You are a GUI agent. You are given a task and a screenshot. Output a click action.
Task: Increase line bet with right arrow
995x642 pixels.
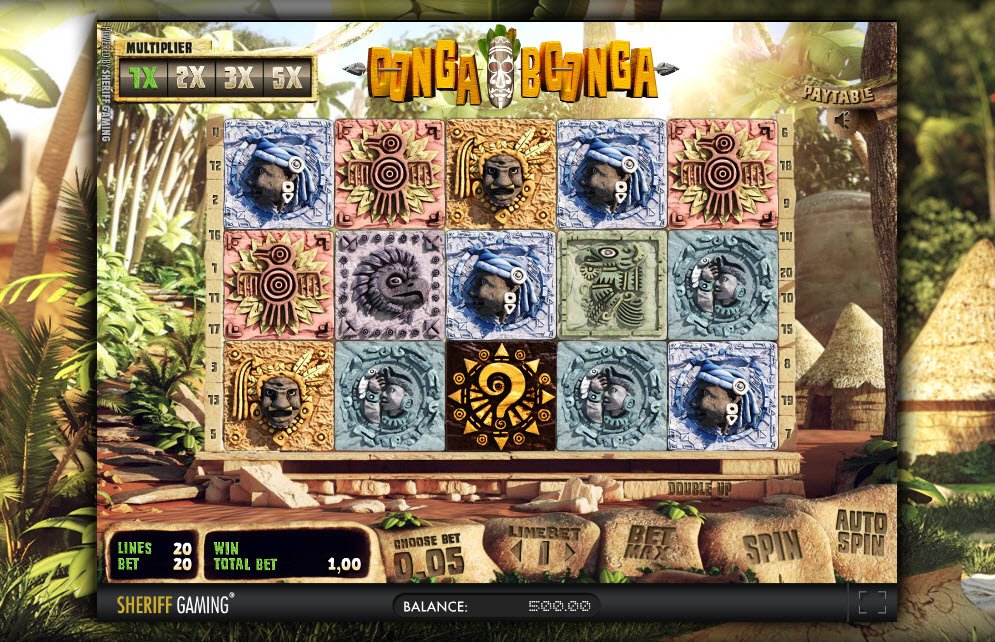click(572, 552)
